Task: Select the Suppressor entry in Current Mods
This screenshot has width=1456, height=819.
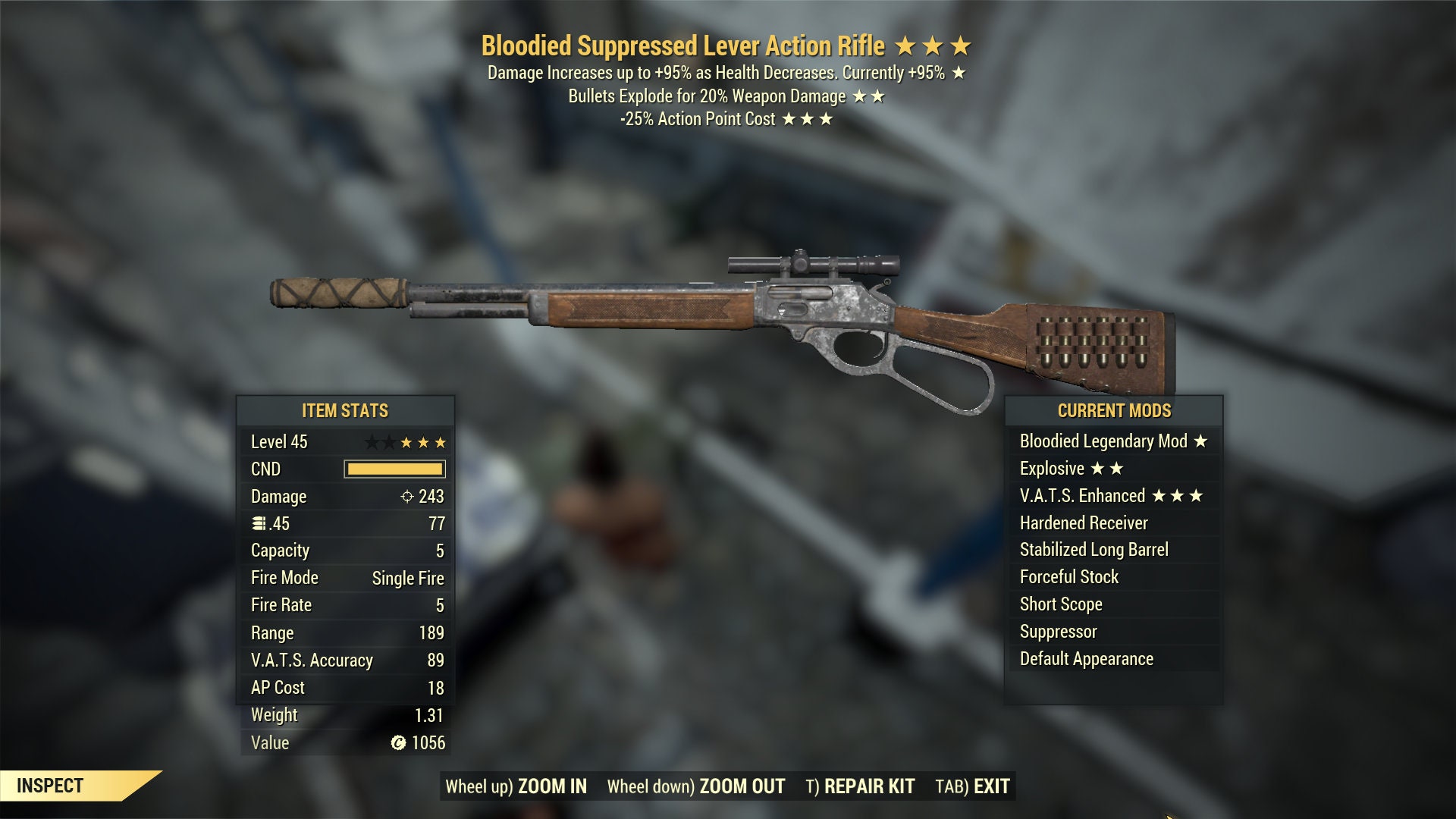Action: tap(1059, 631)
